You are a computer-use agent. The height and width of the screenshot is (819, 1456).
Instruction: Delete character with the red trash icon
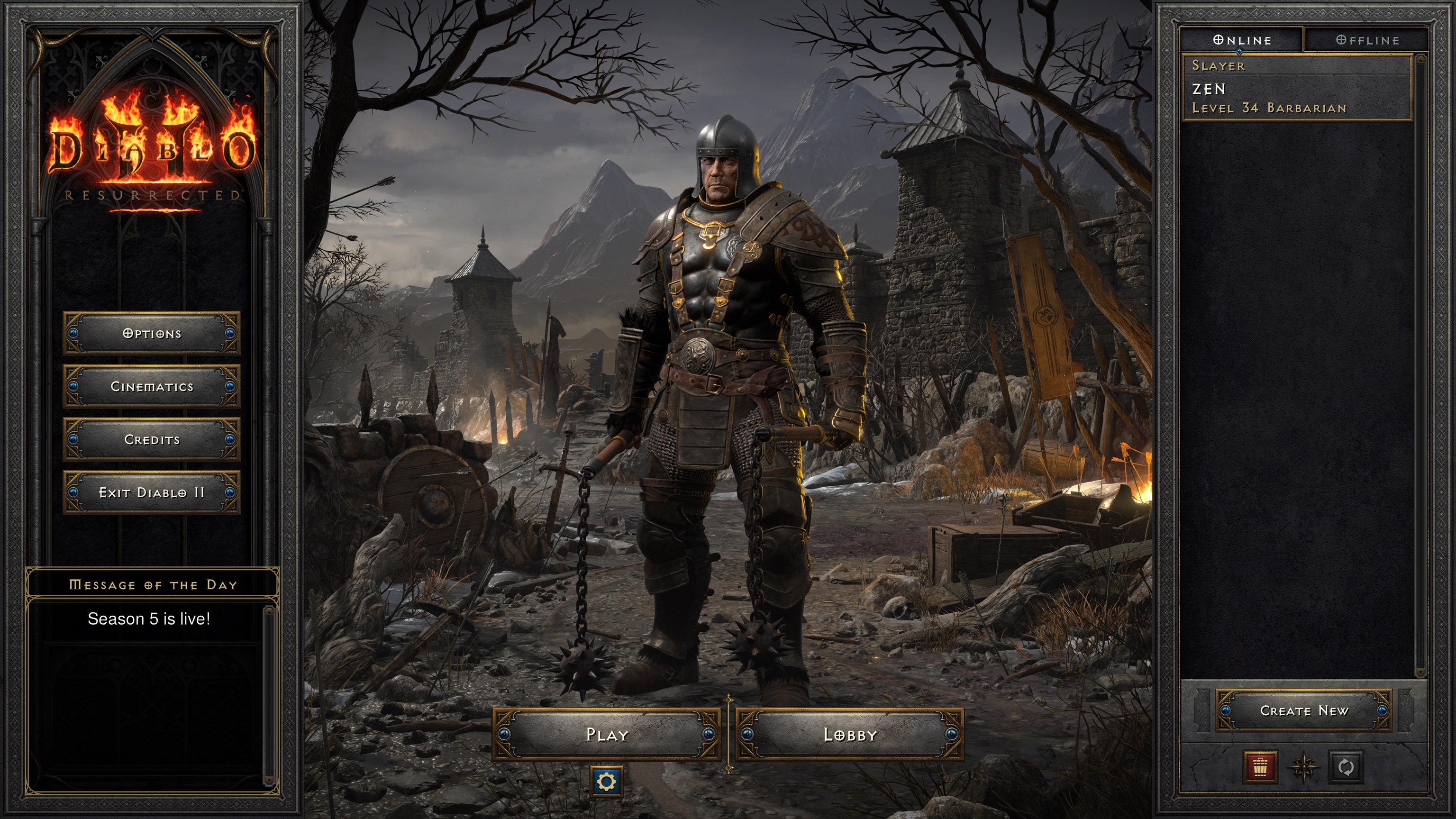[x=1260, y=767]
